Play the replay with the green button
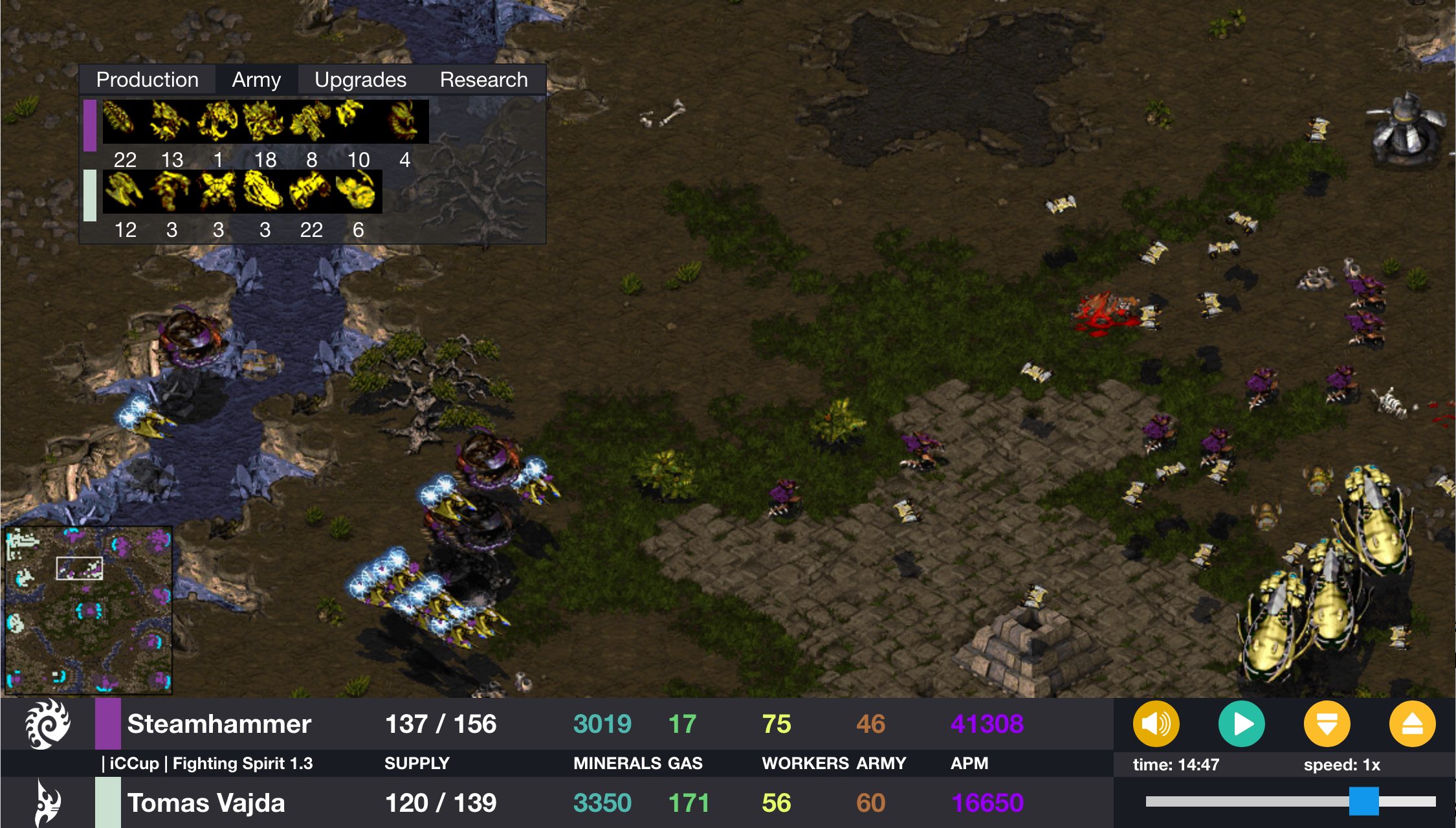The height and width of the screenshot is (828, 1456). coord(1241,724)
